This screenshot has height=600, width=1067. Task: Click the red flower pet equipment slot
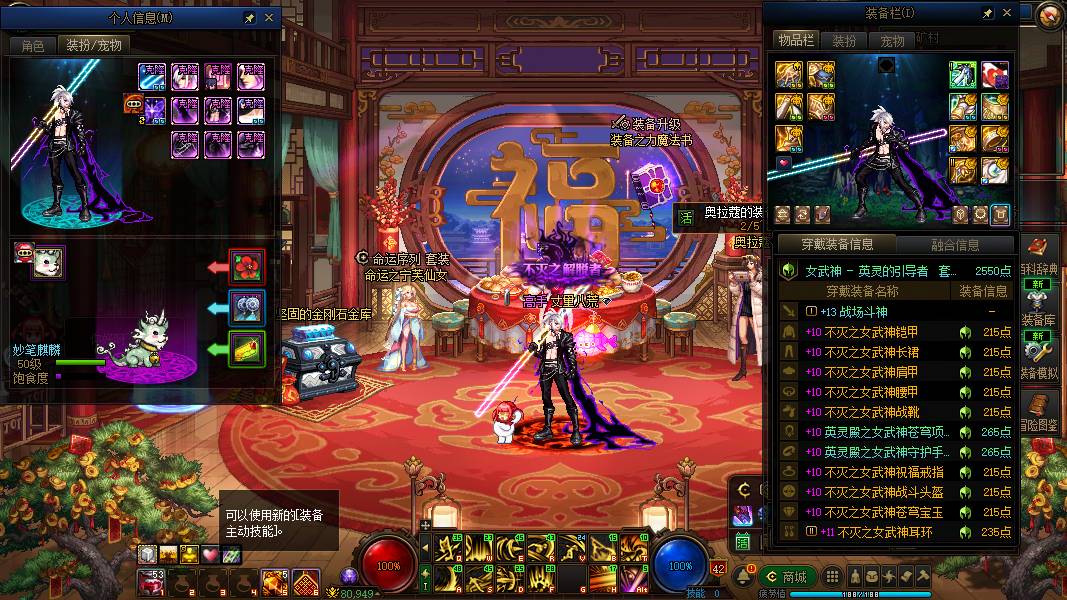248,267
